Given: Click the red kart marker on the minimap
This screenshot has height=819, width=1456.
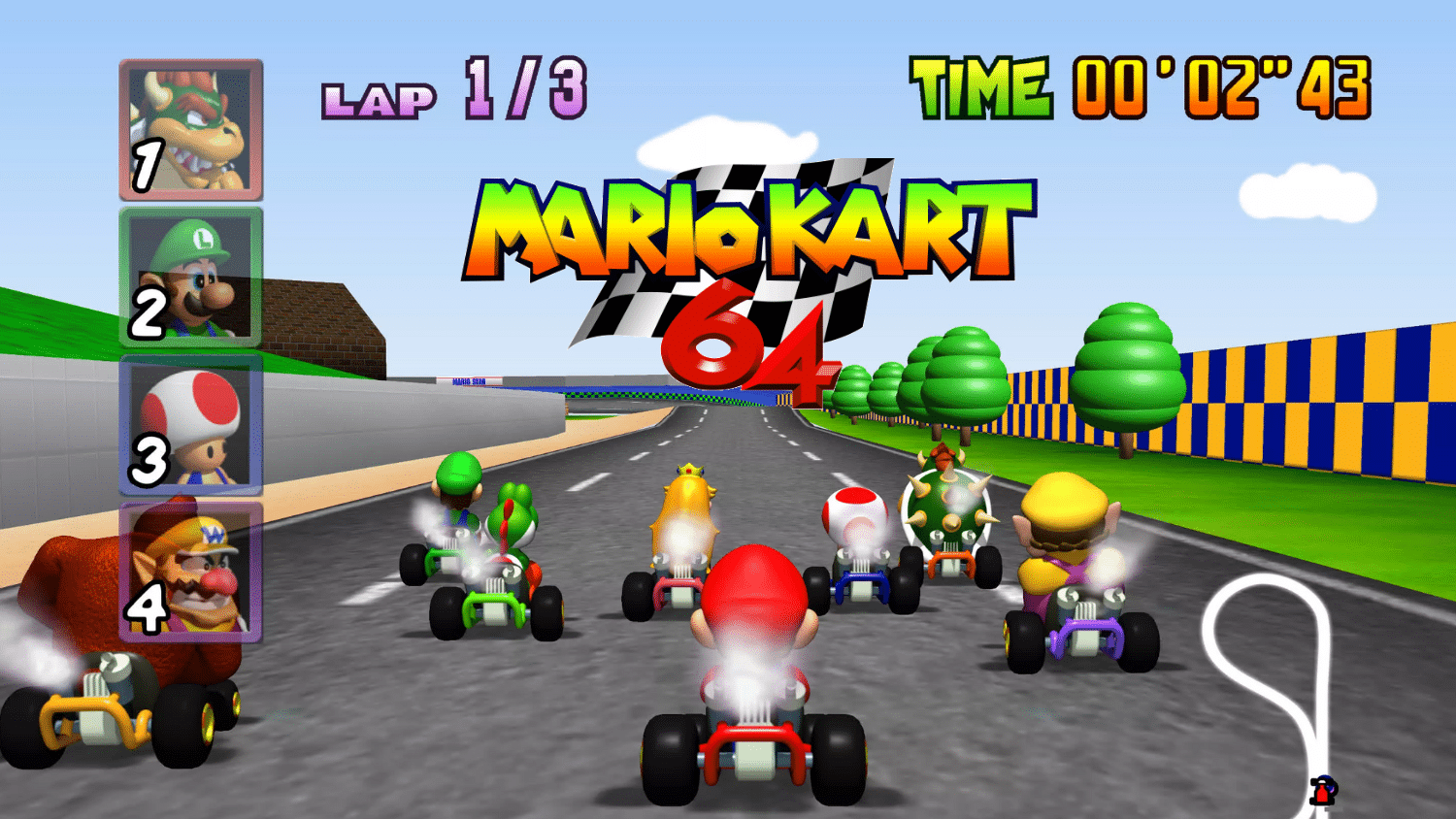Looking at the screenshot, I should (x=1322, y=793).
